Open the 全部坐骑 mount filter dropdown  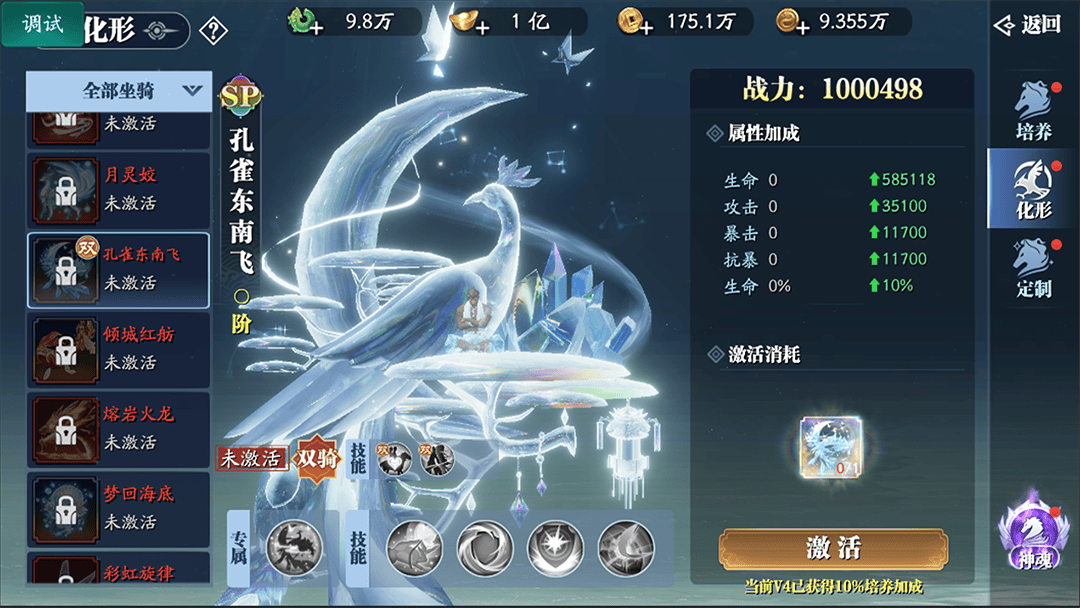tap(119, 91)
